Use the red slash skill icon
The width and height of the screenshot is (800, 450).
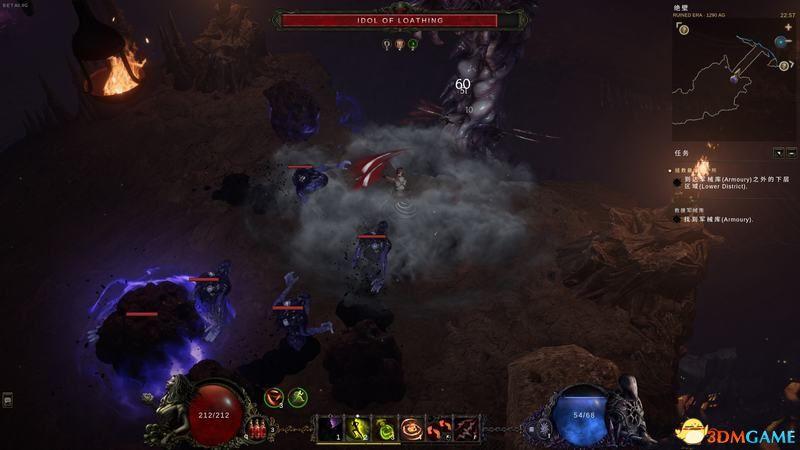(466, 428)
